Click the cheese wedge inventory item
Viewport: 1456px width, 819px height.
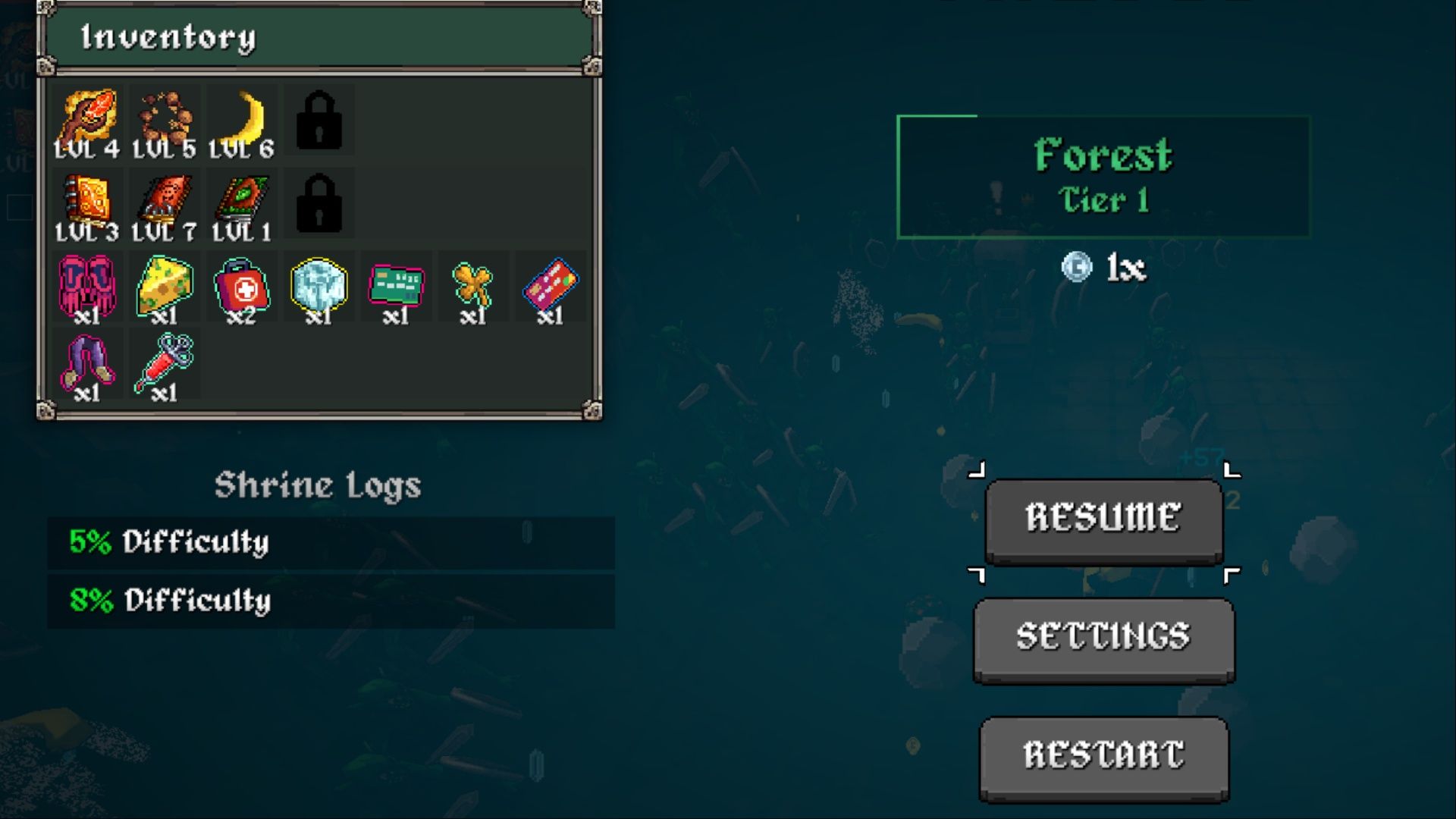[x=164, y=284]
